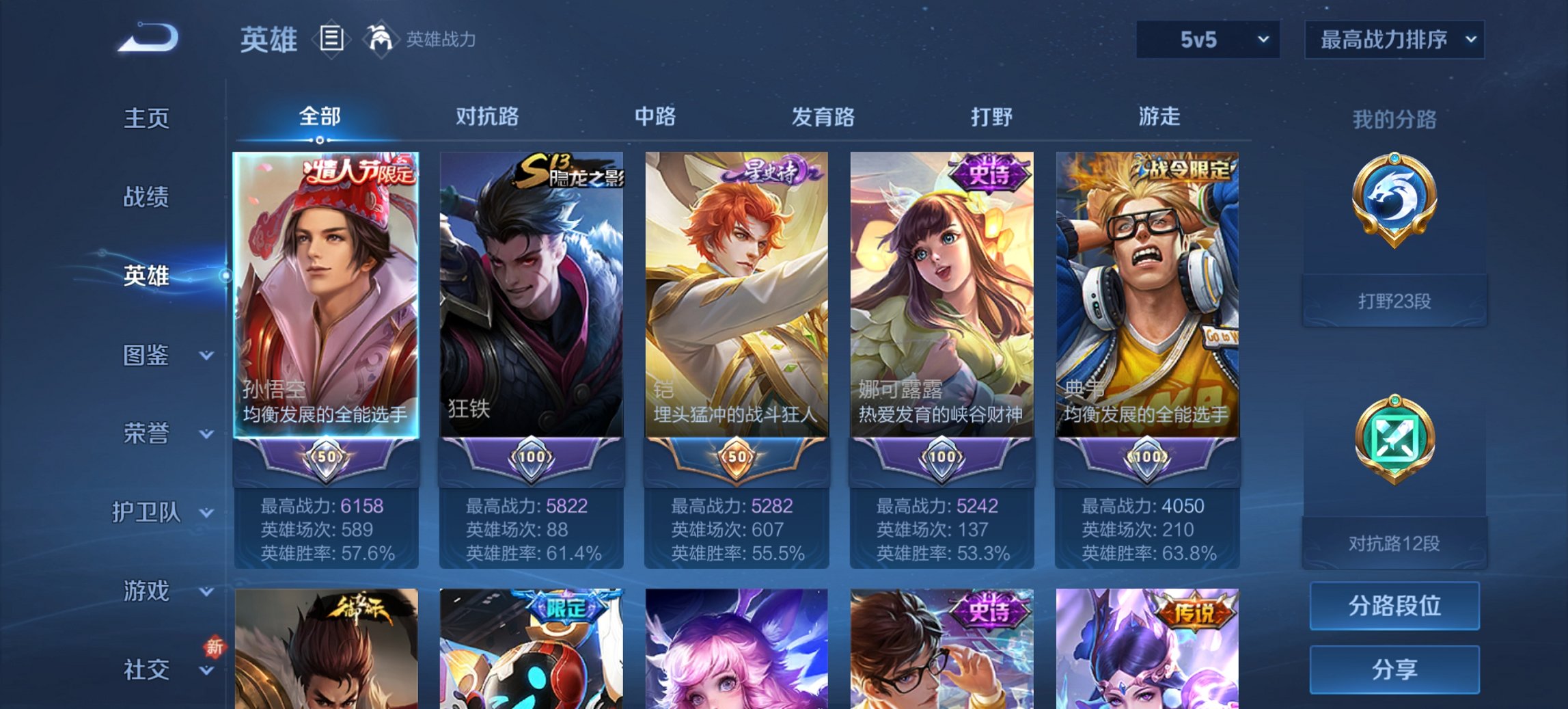Click the 分路段位 button
The image size is (1568, 709).
1394,606
